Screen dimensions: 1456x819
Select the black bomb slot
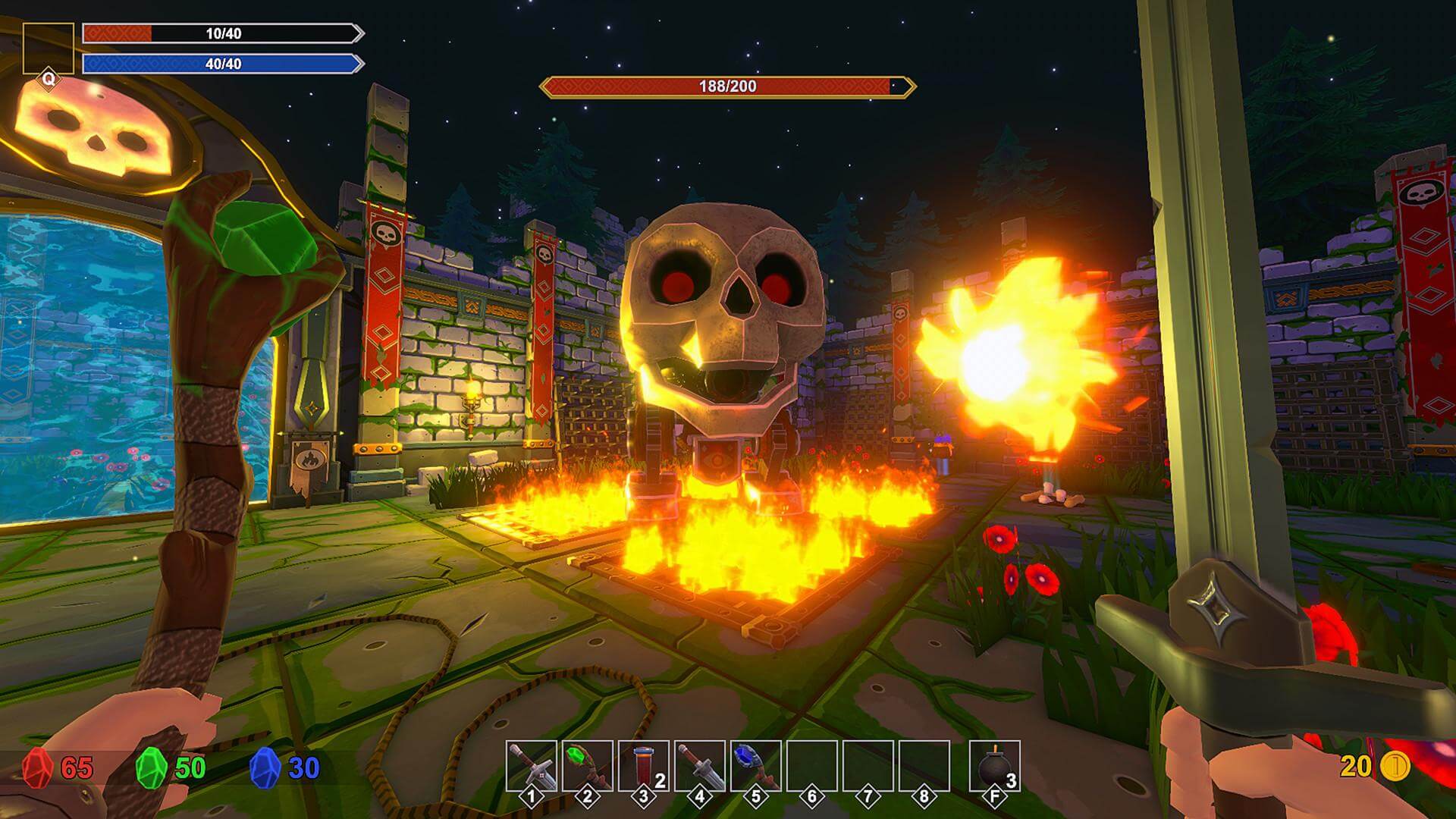[994, 766]
